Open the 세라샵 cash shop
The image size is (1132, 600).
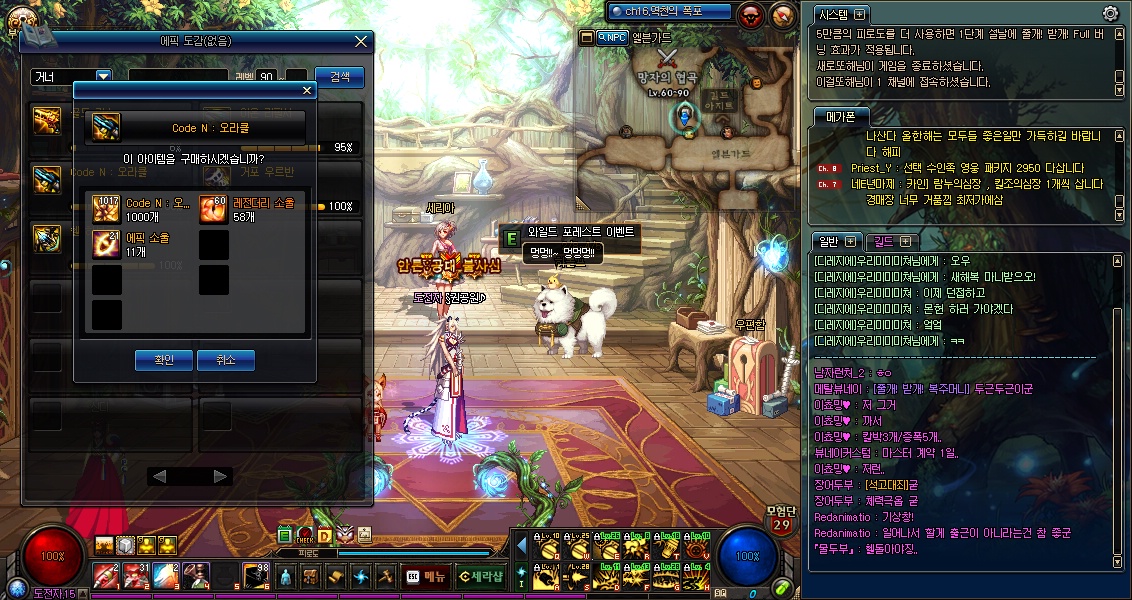tap(481, 576)
